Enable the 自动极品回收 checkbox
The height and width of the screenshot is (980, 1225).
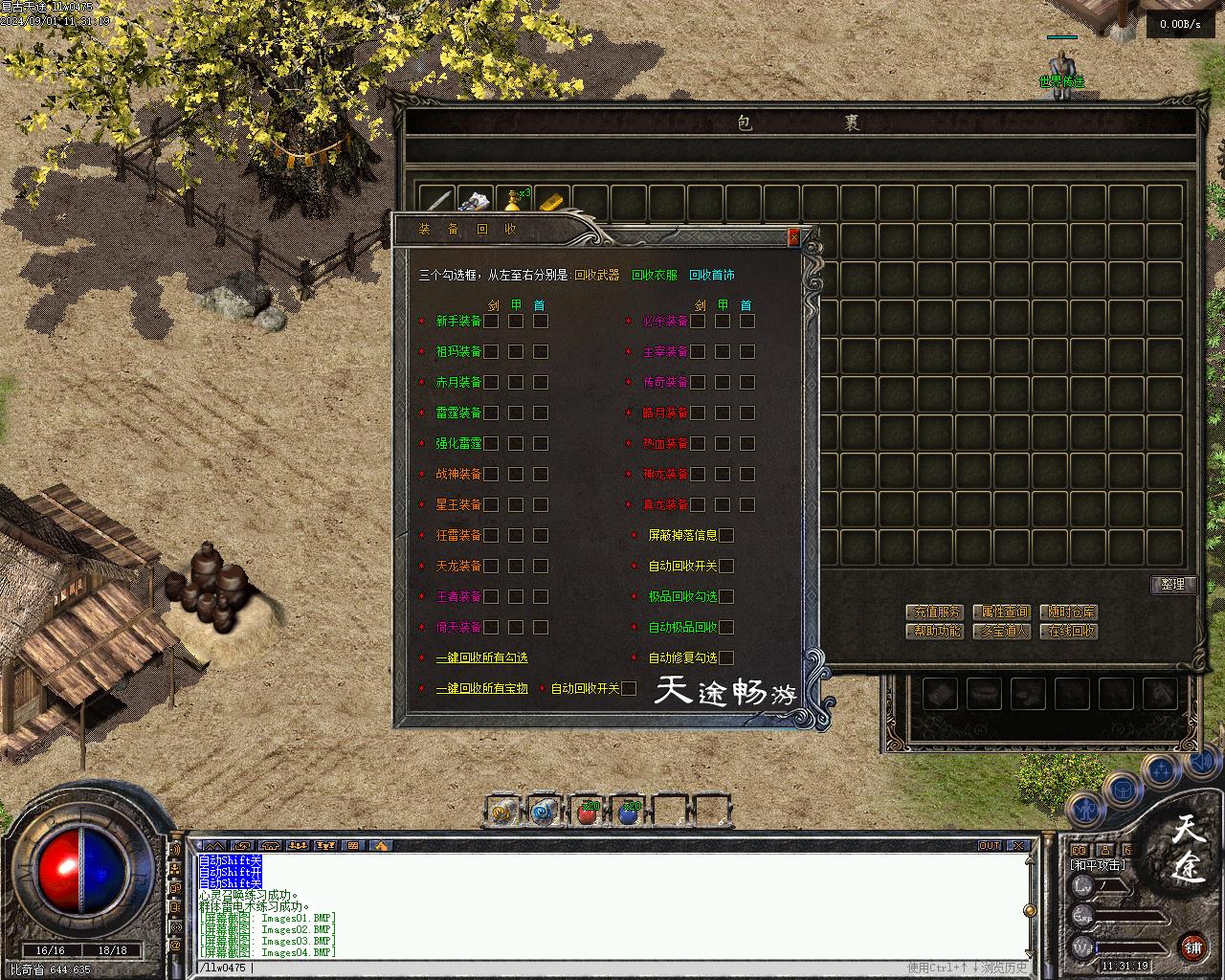[x=726, y=627]
